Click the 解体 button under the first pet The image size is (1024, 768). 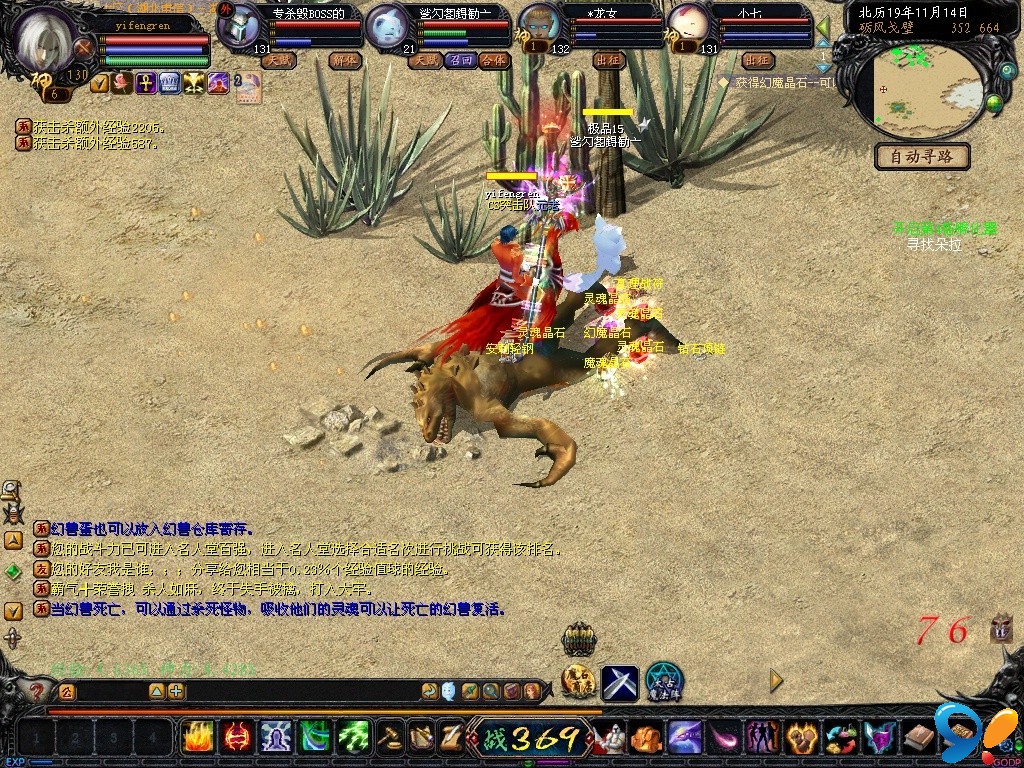click(345, 60)
